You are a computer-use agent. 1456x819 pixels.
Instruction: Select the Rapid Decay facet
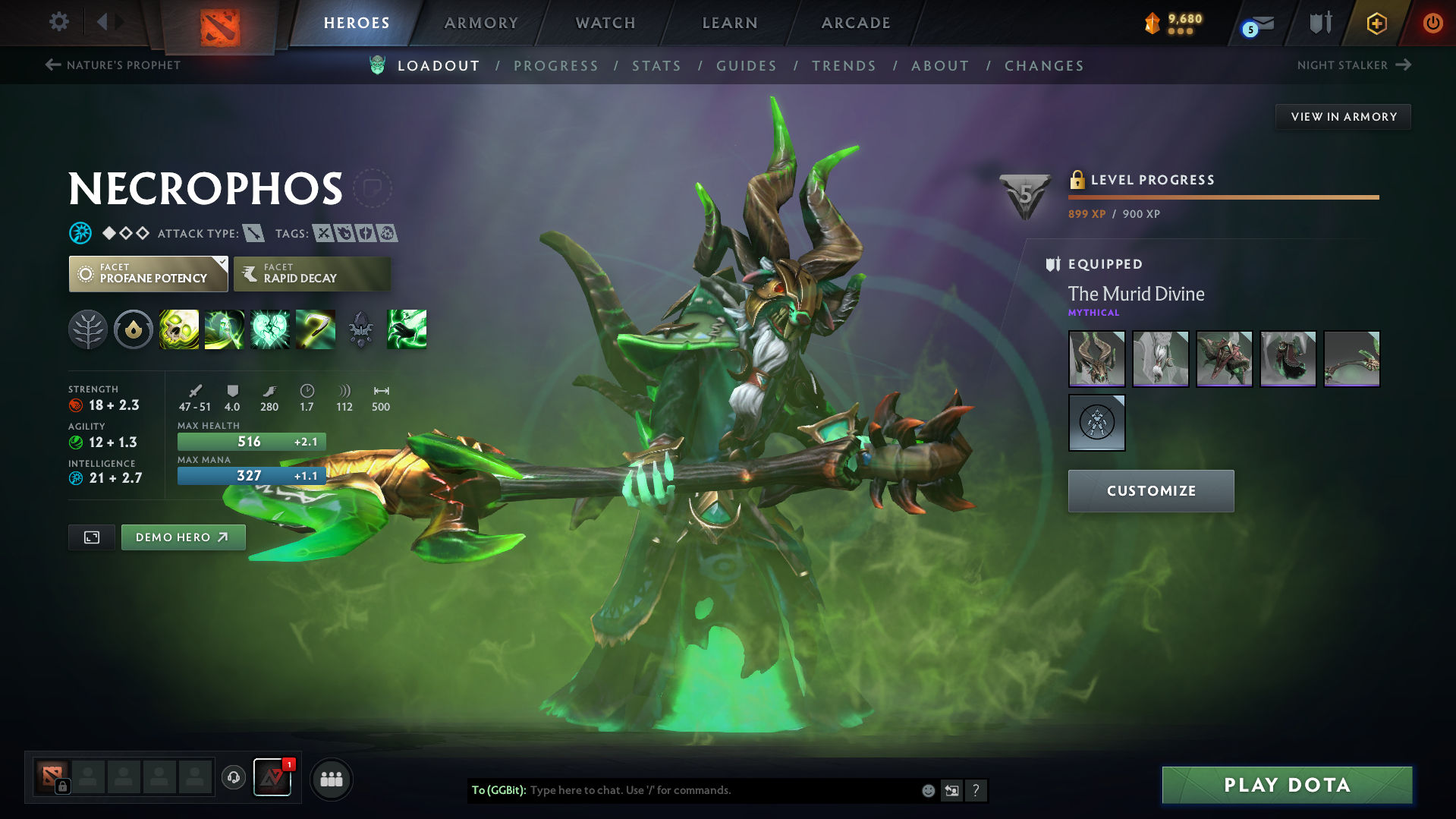[312, 274]
